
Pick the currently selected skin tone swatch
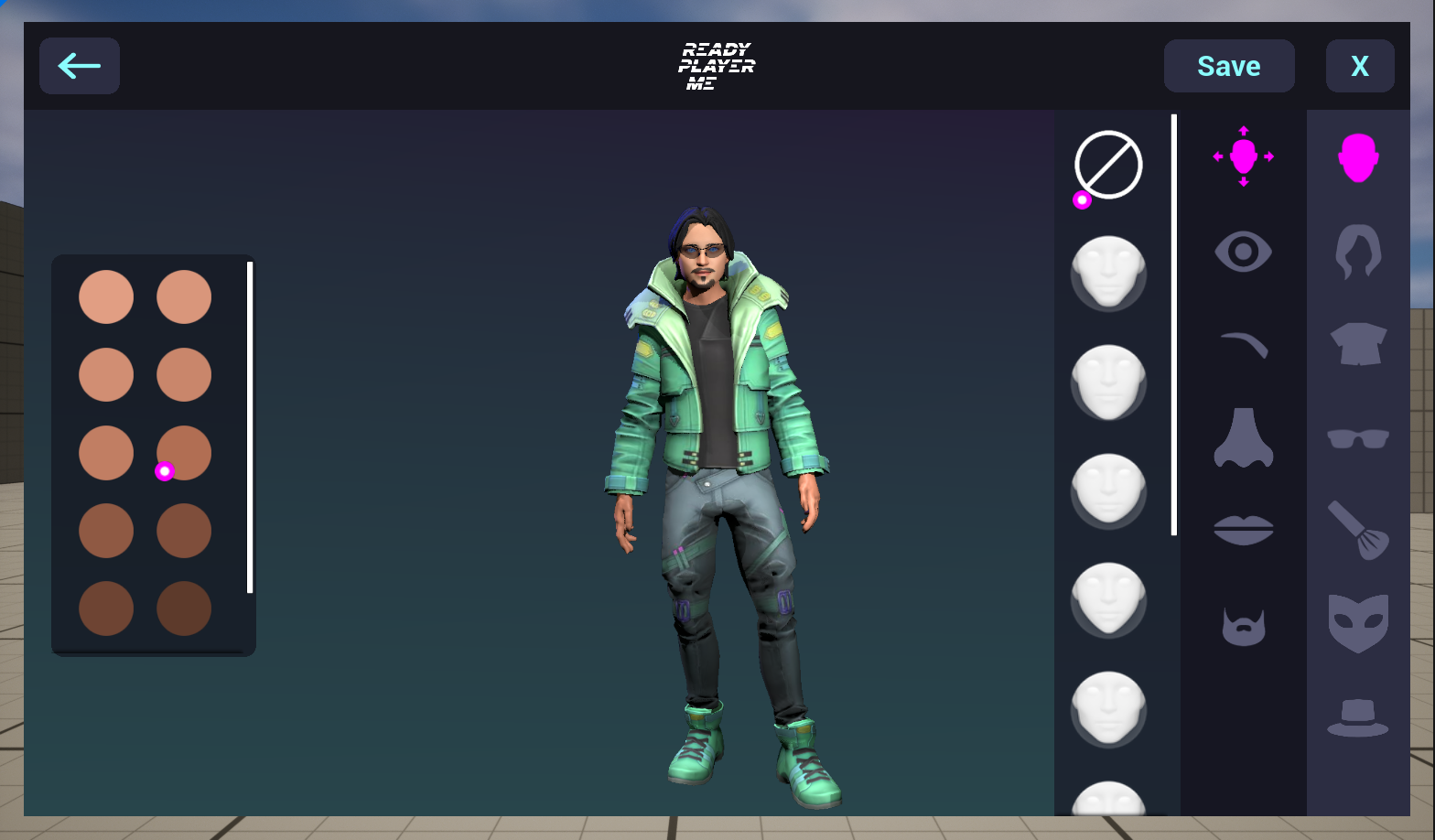point(183,452)
